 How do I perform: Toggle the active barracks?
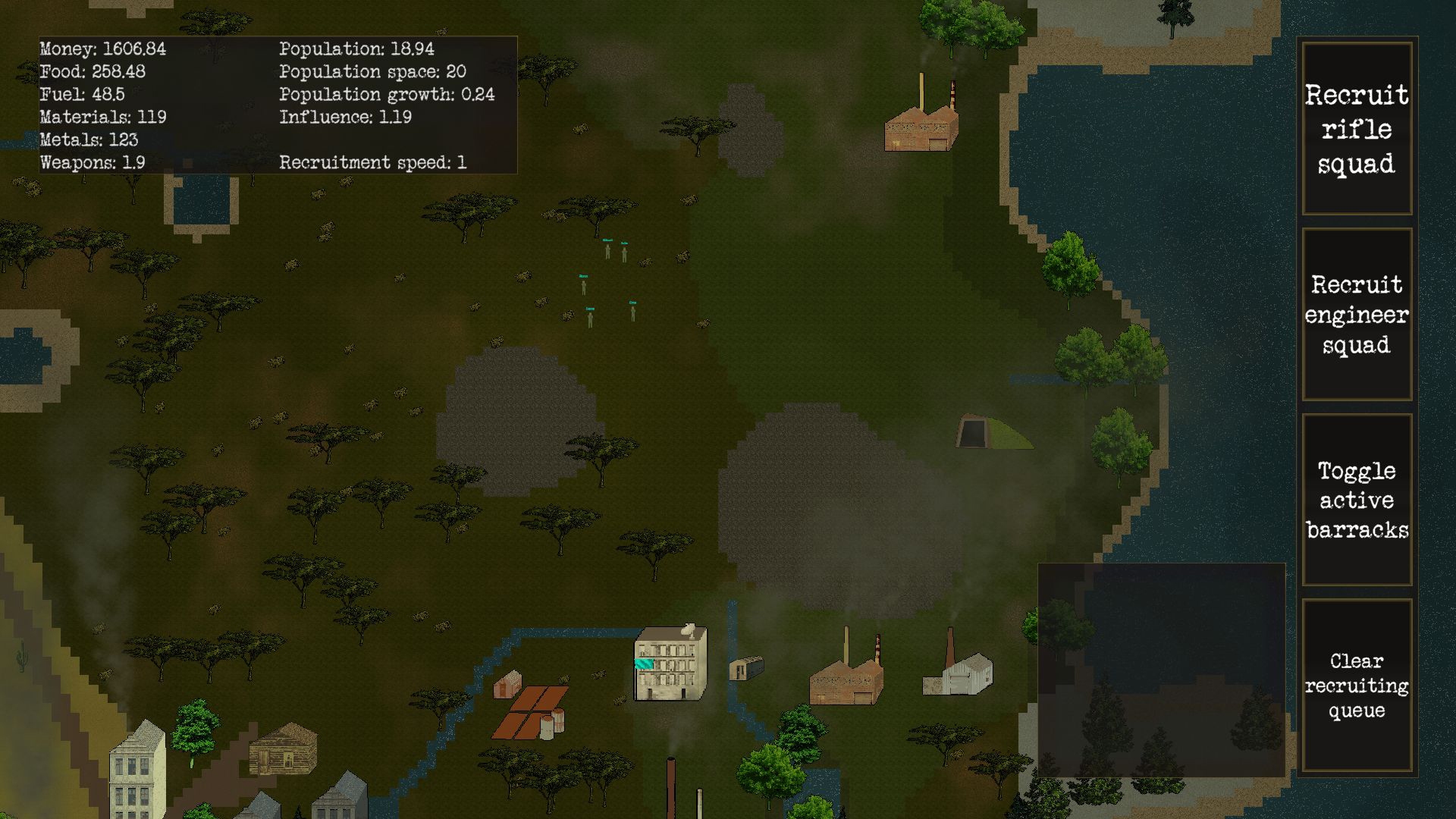coord(1357,500)
